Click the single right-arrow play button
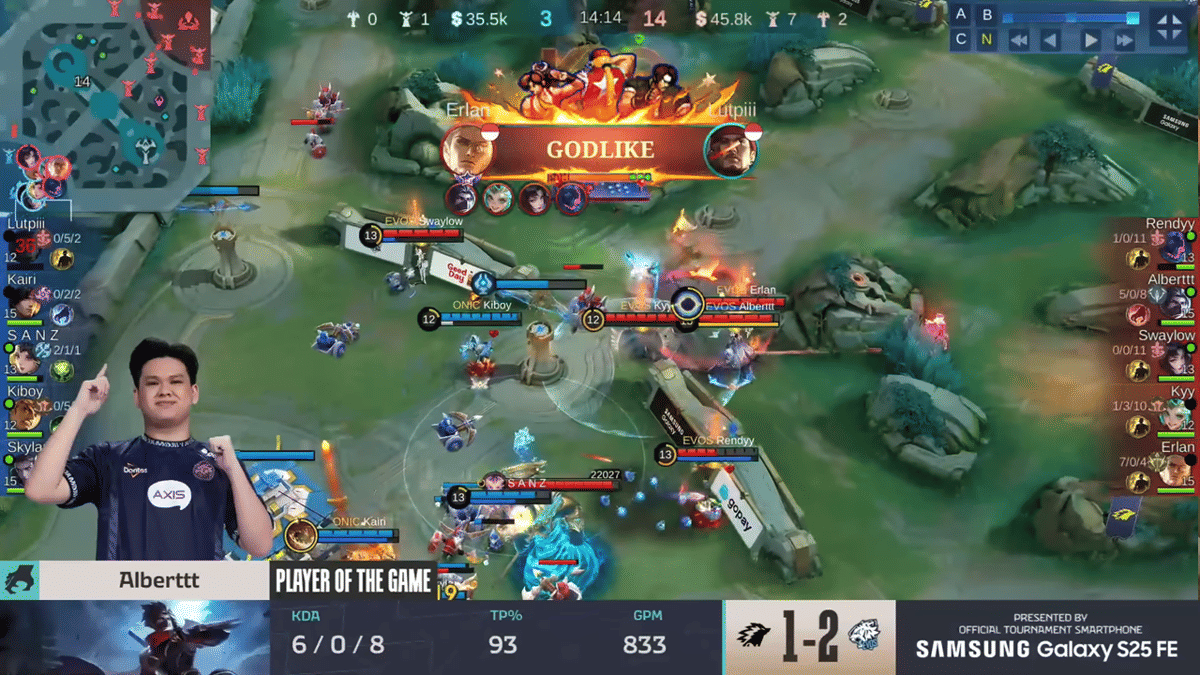 point(1091,41)
